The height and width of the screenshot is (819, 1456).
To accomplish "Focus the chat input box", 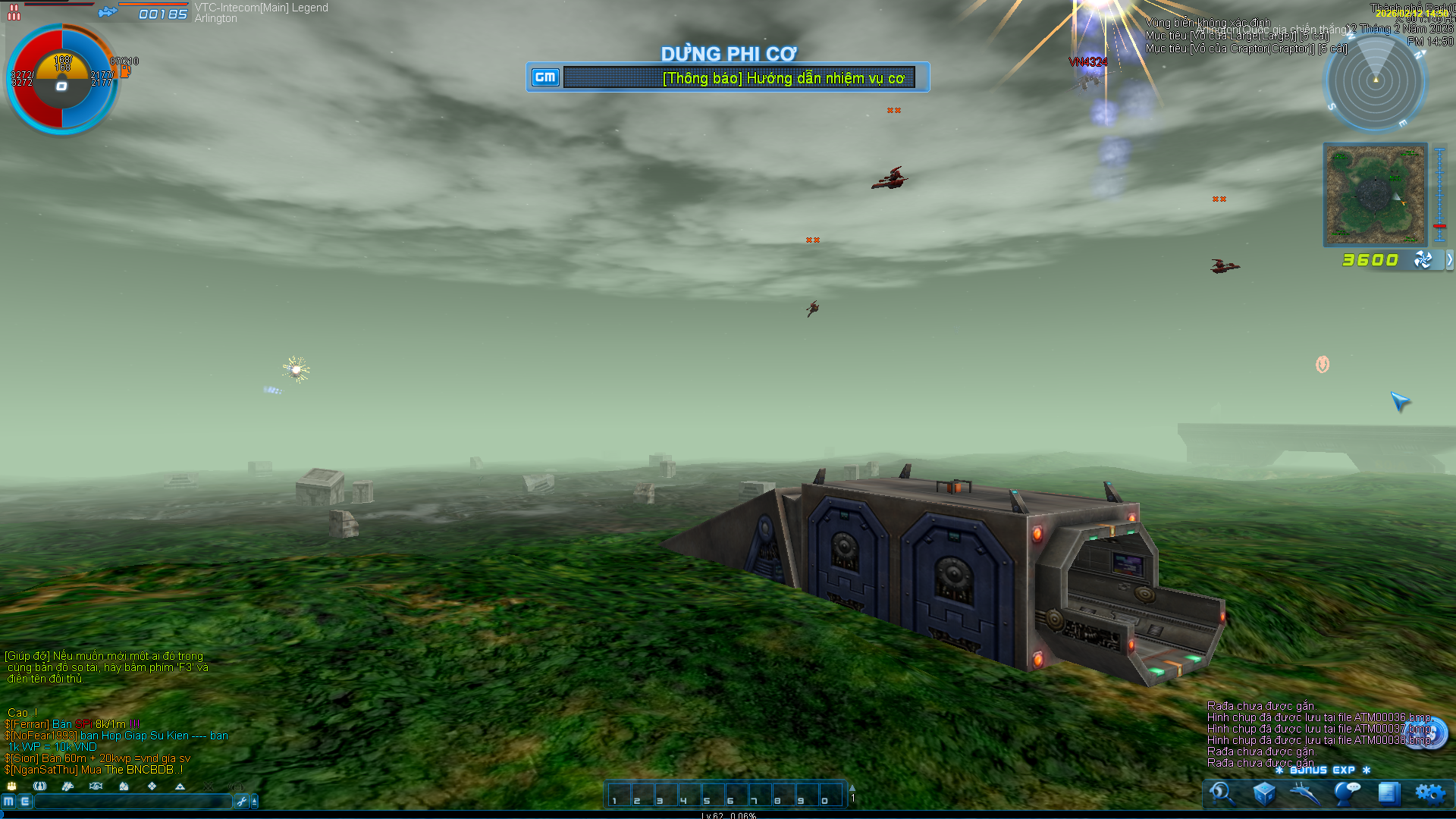I will (133, 802).
